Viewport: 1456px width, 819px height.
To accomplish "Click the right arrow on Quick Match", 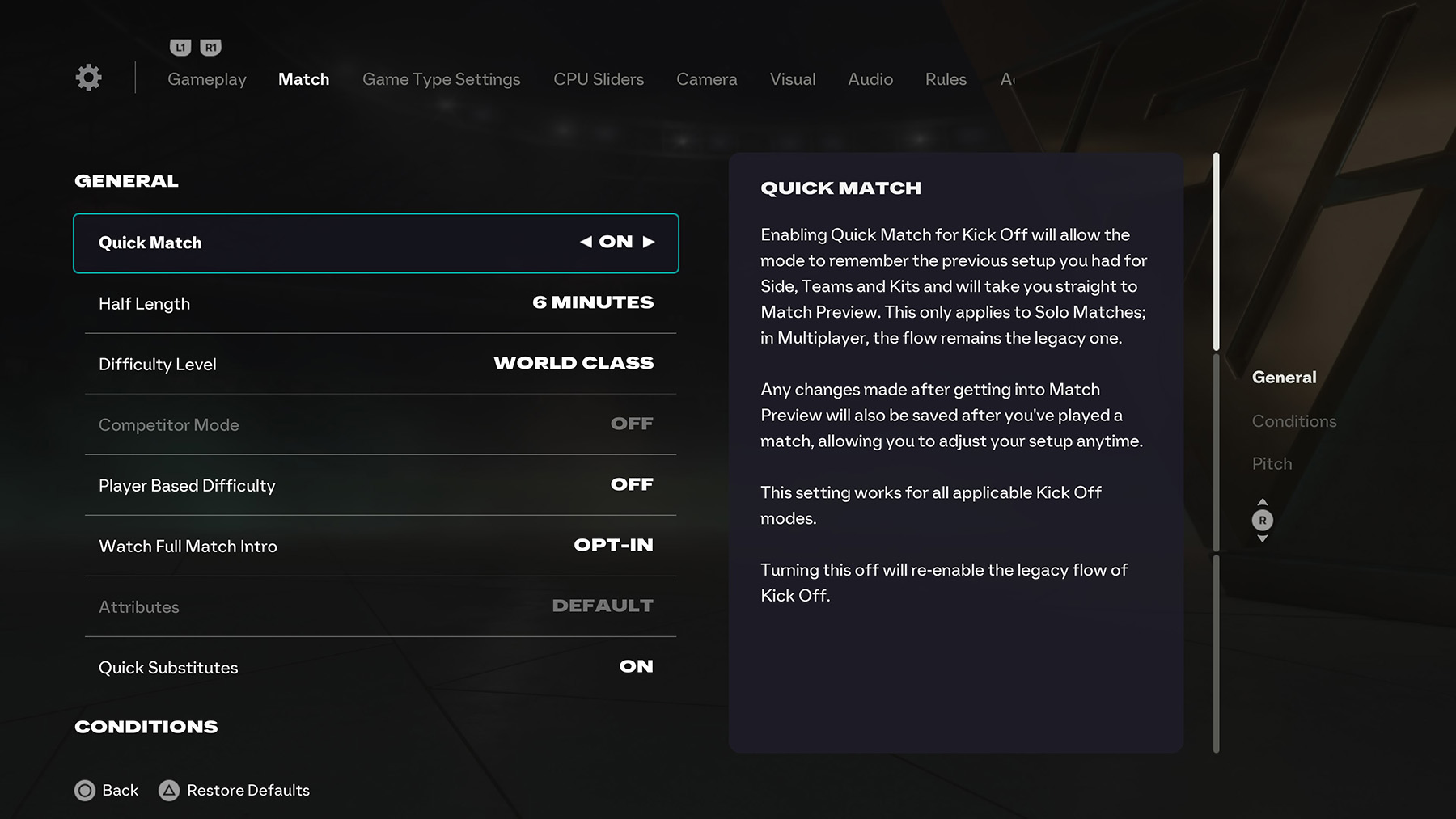I will click(647, 242).
